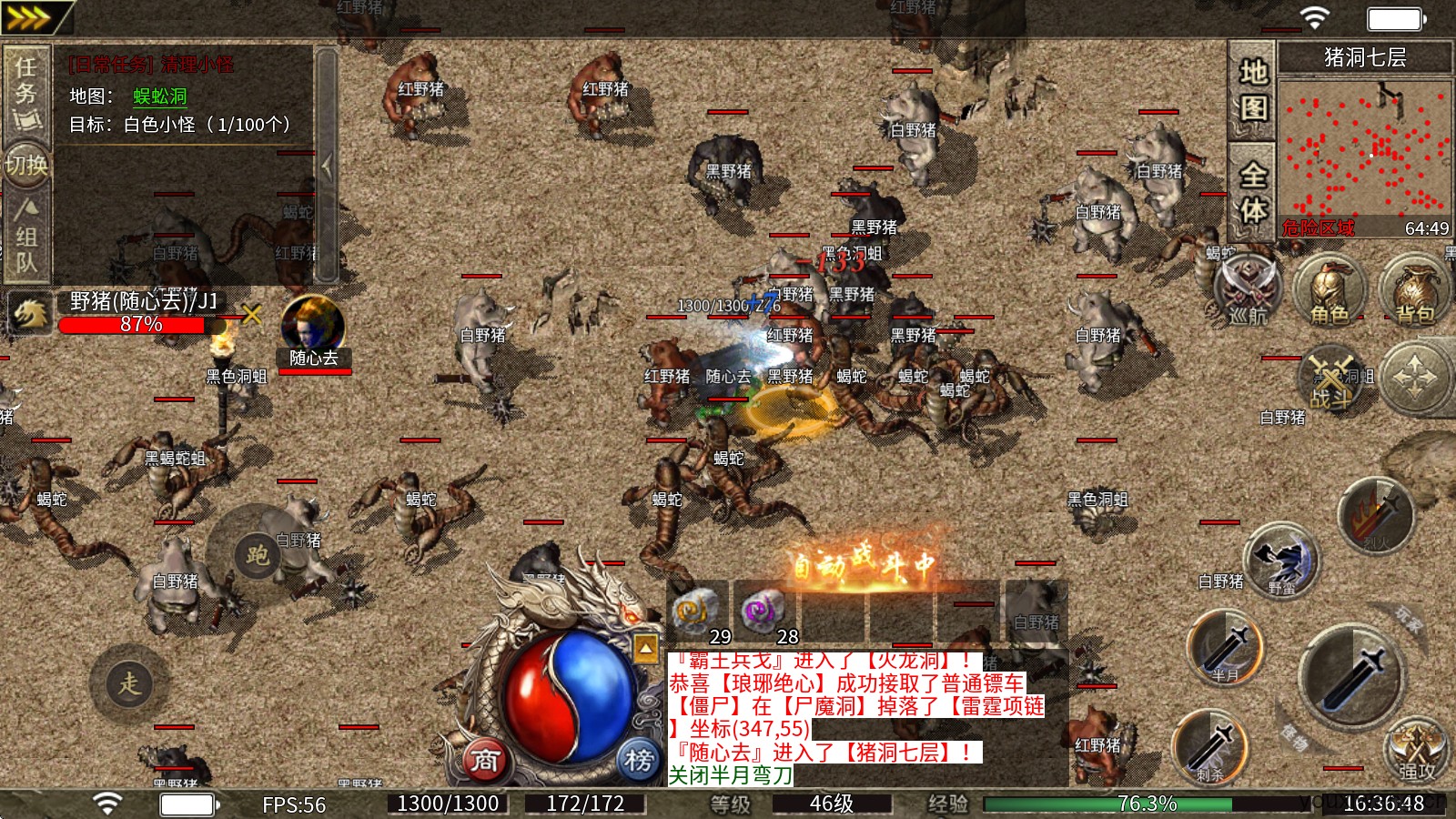Image resolution: width=1456 pixels, height=819 pixels.
Task: Dismiss target with the yellow X
Action: click(x=252, y=315)
